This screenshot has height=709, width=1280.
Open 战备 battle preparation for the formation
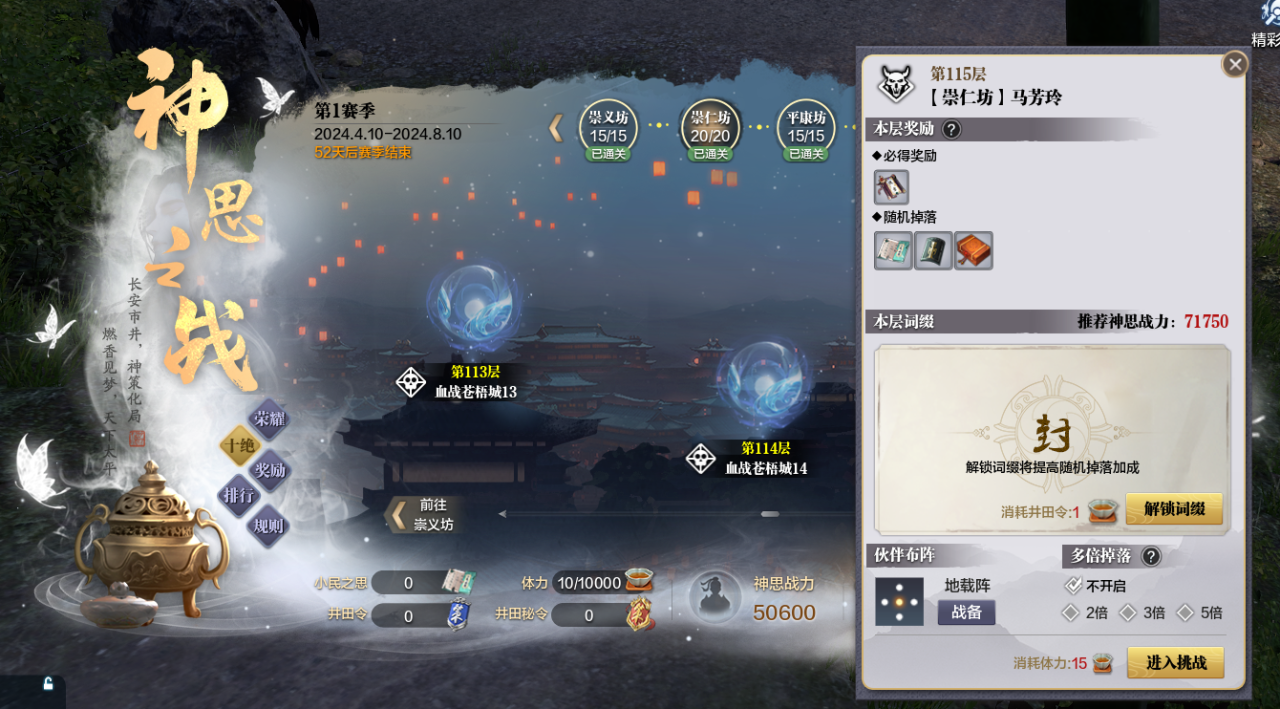pos(966,612)
